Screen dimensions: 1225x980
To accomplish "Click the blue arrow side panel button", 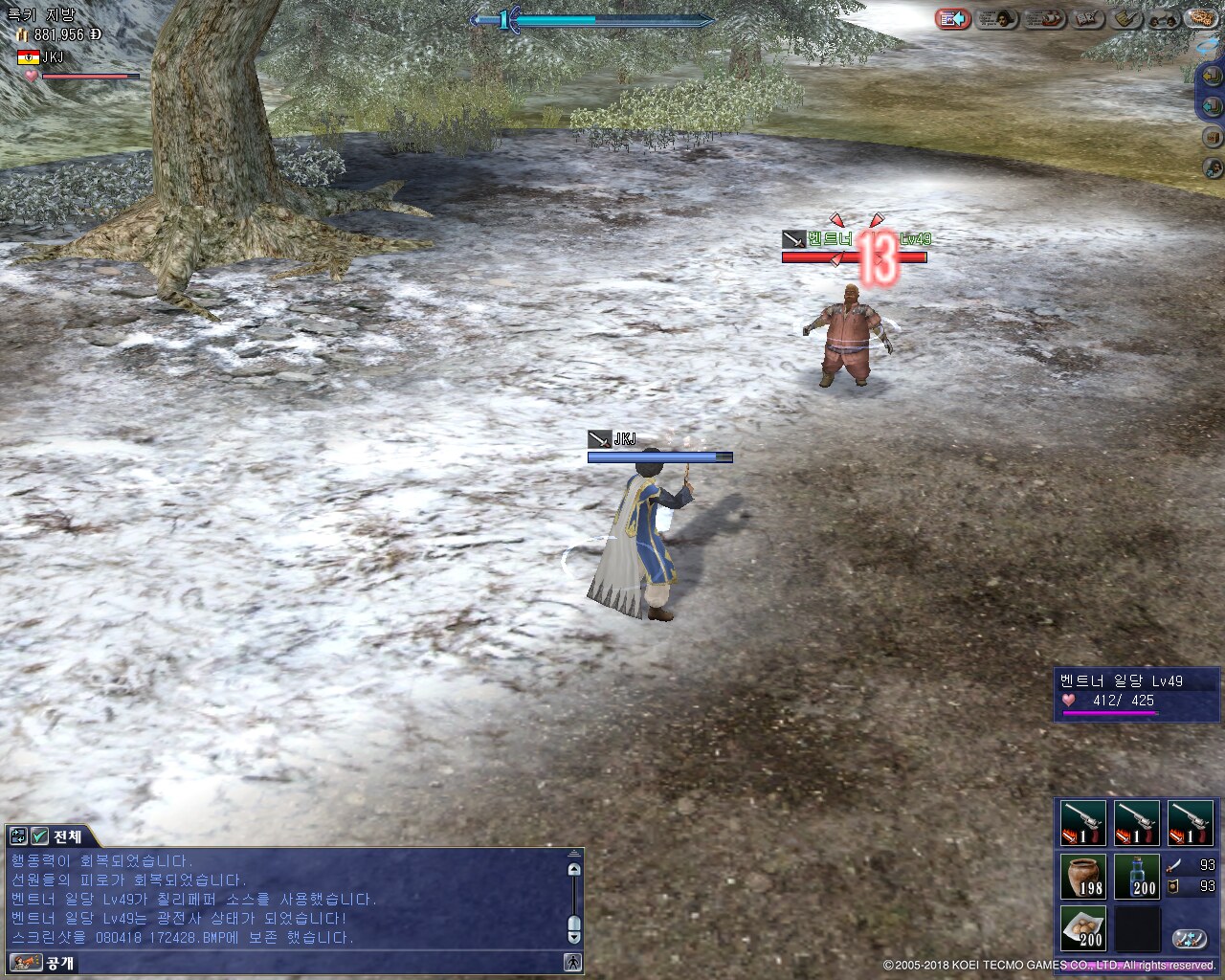I will 1212,104.
